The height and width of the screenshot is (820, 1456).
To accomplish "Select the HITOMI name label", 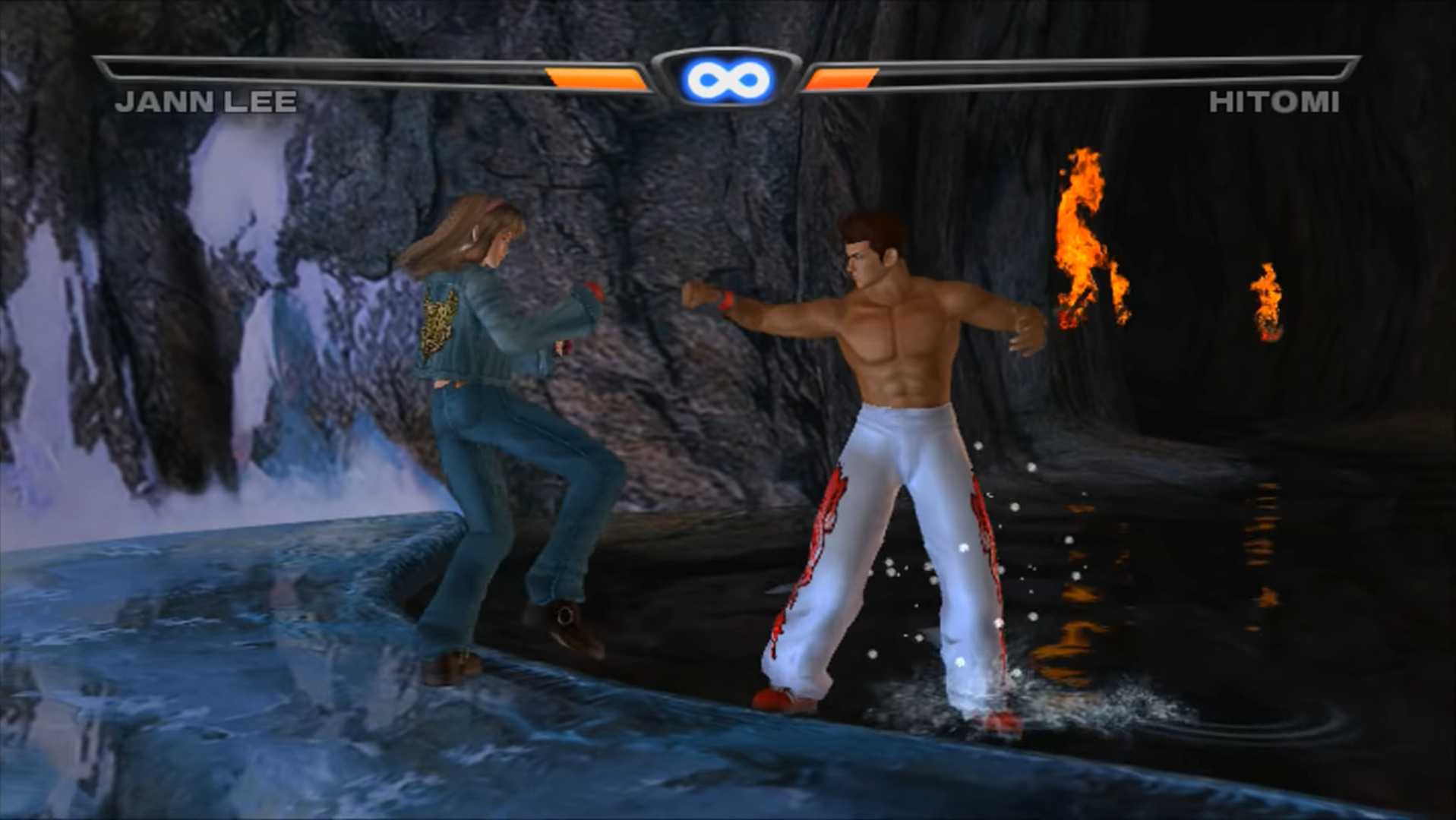I will pyautogui.click(x=1276, y=100).
